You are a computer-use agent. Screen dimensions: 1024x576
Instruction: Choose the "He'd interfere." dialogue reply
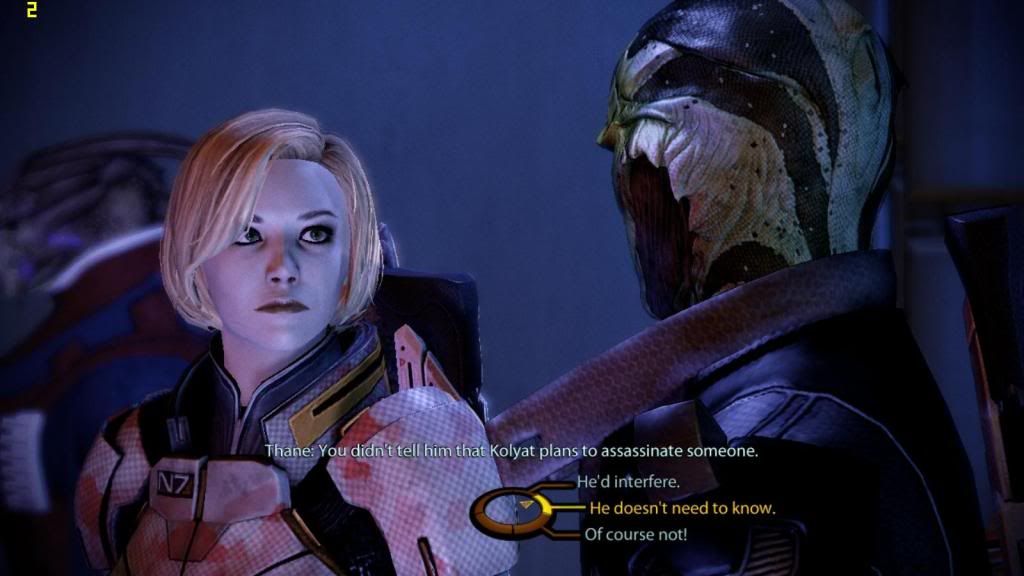[x=628, y=482]
